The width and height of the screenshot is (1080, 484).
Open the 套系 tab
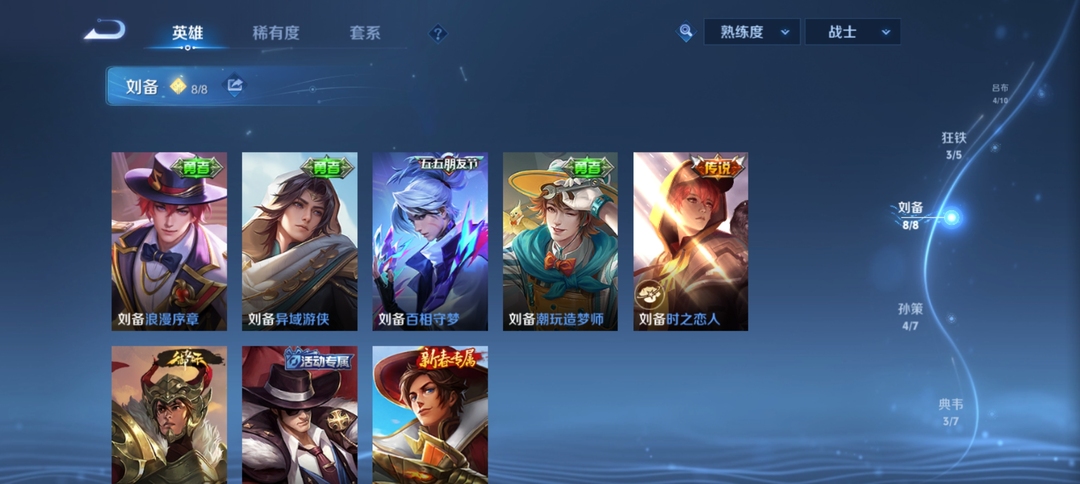365,33
